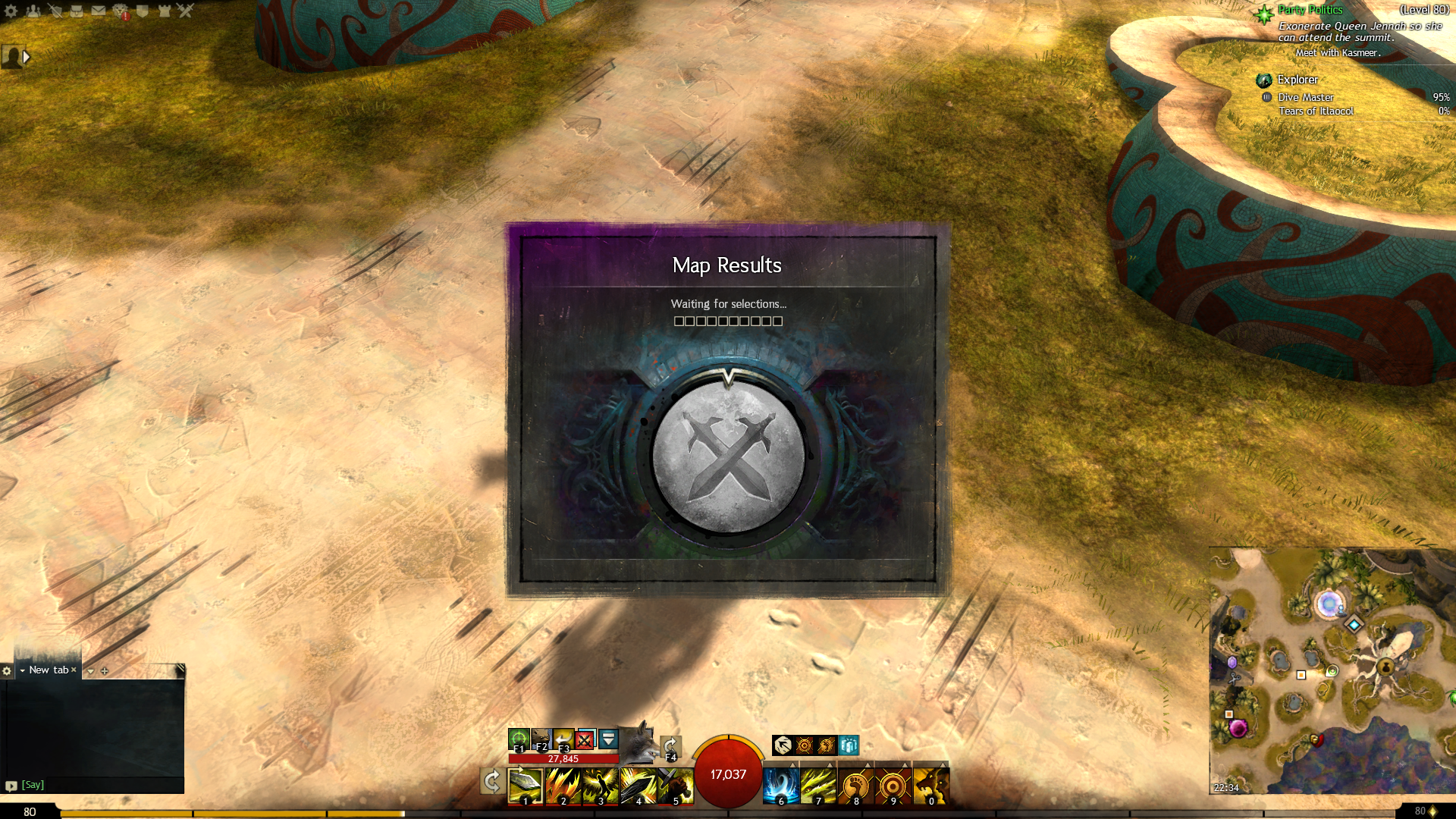Open chat options gear icon
The width and height of the screenshot is (1456, 819).
[x=7, y=671]
